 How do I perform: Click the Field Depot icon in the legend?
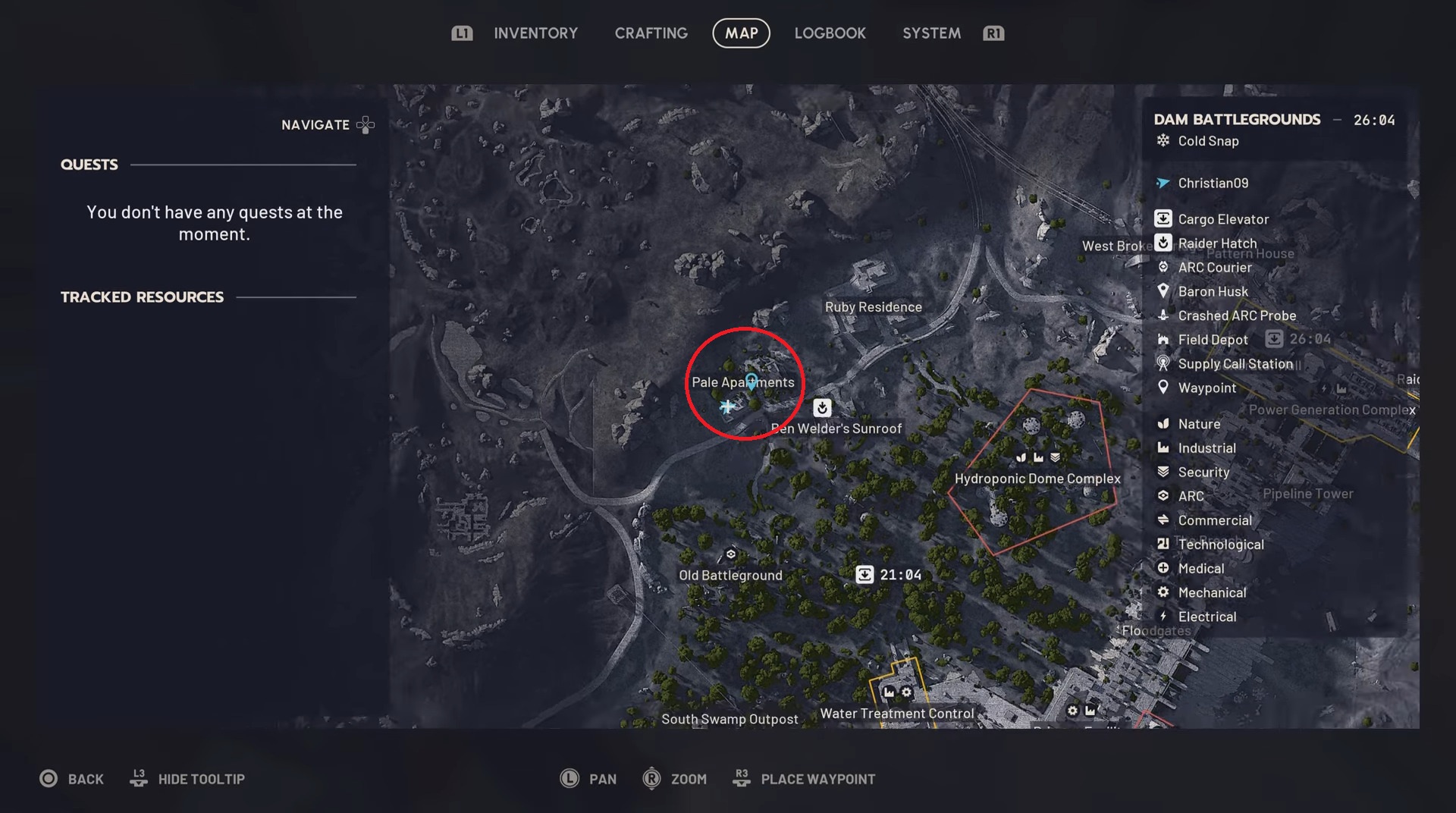1164,339
